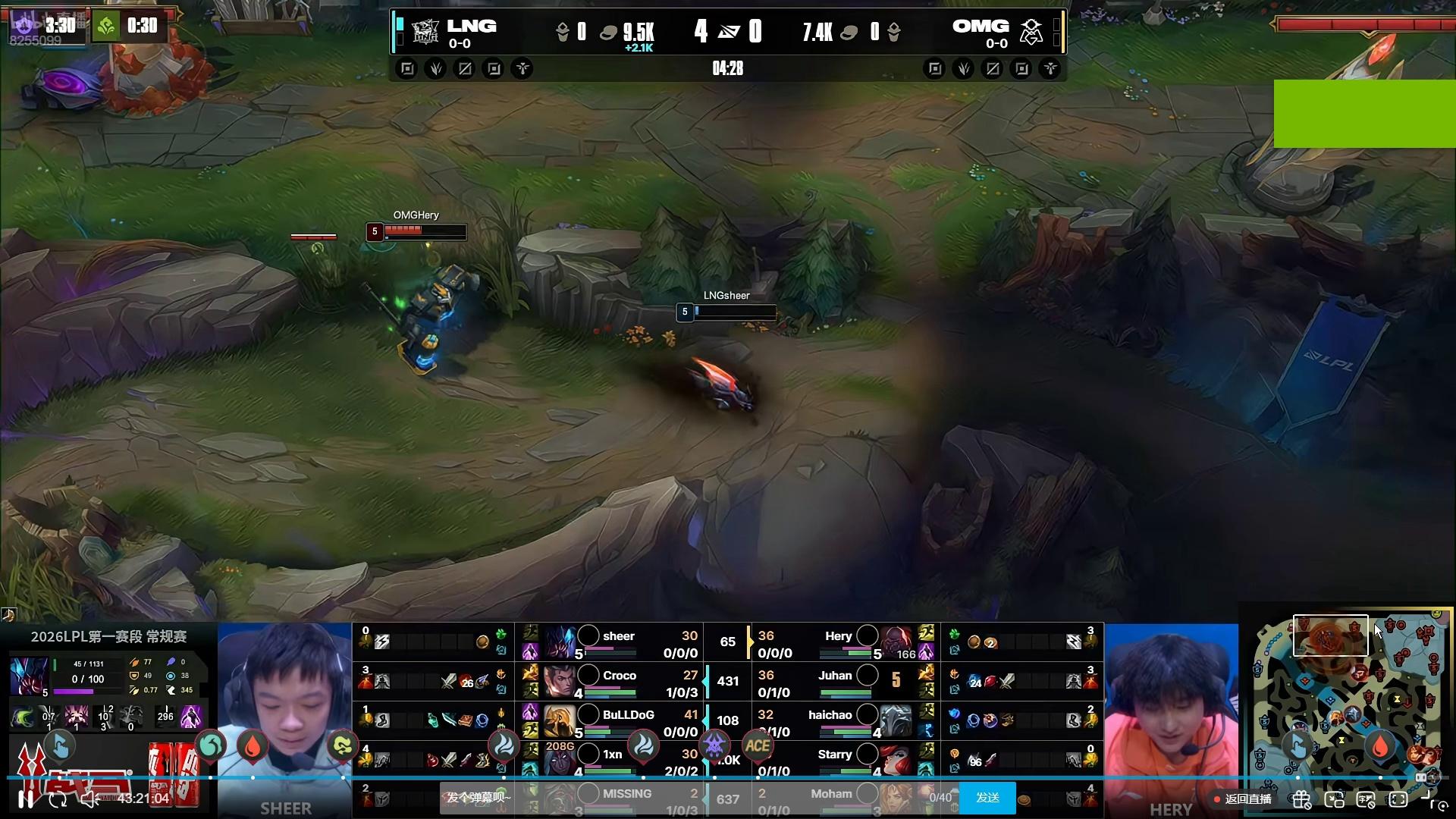Pause the video playback
This screenshot has height=819, width=1456.
coord(25,799)
